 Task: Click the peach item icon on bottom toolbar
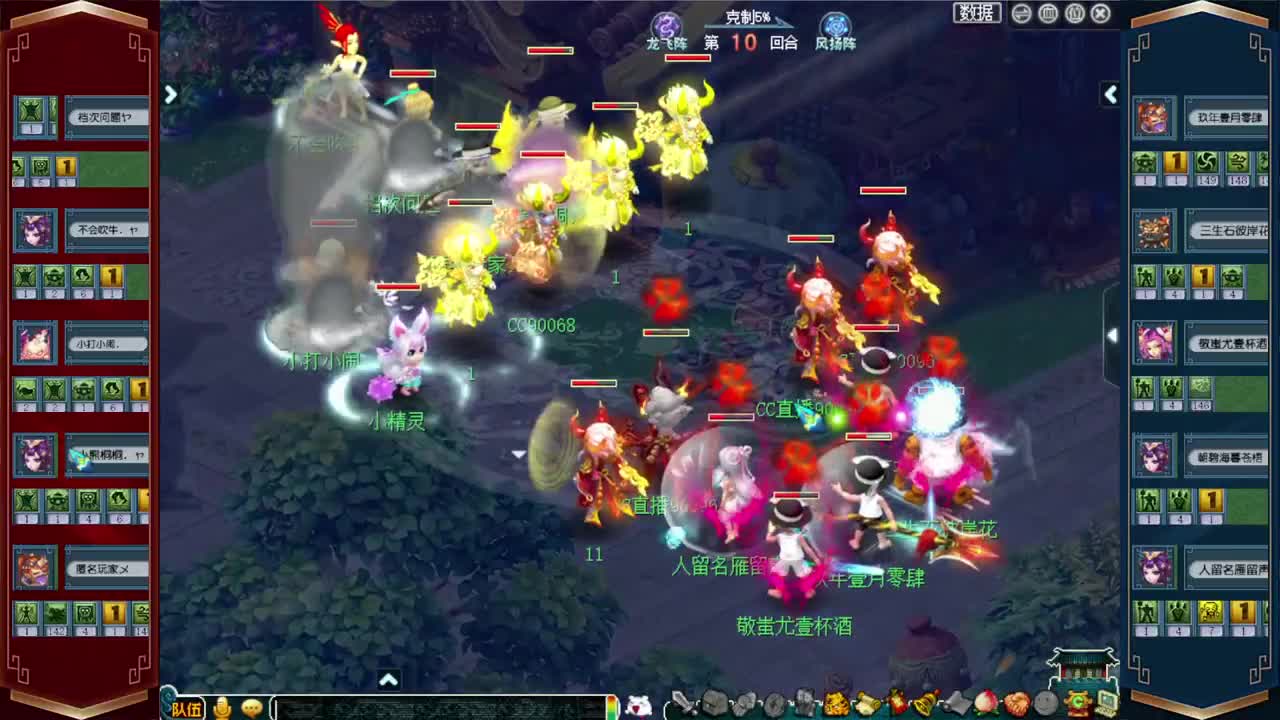tap(985, 703)
